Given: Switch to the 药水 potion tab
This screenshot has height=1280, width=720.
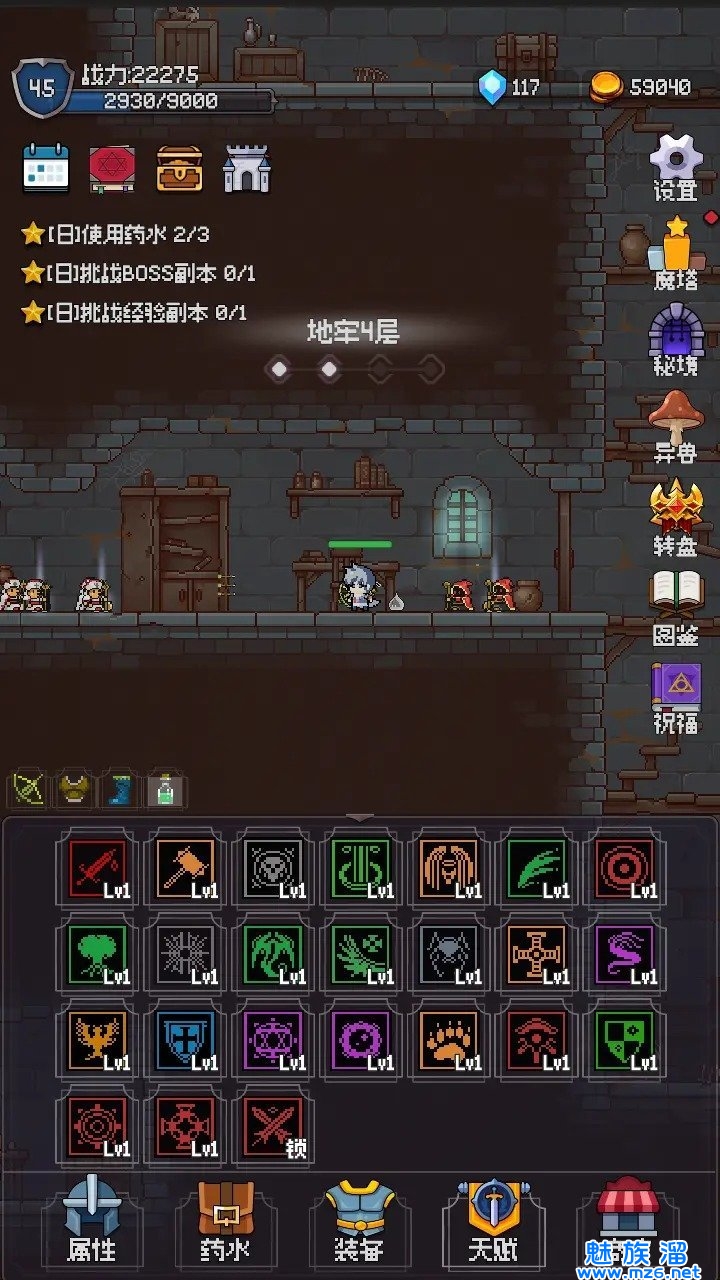Looking at the screenshot, I should click(x=225, y=1220).
